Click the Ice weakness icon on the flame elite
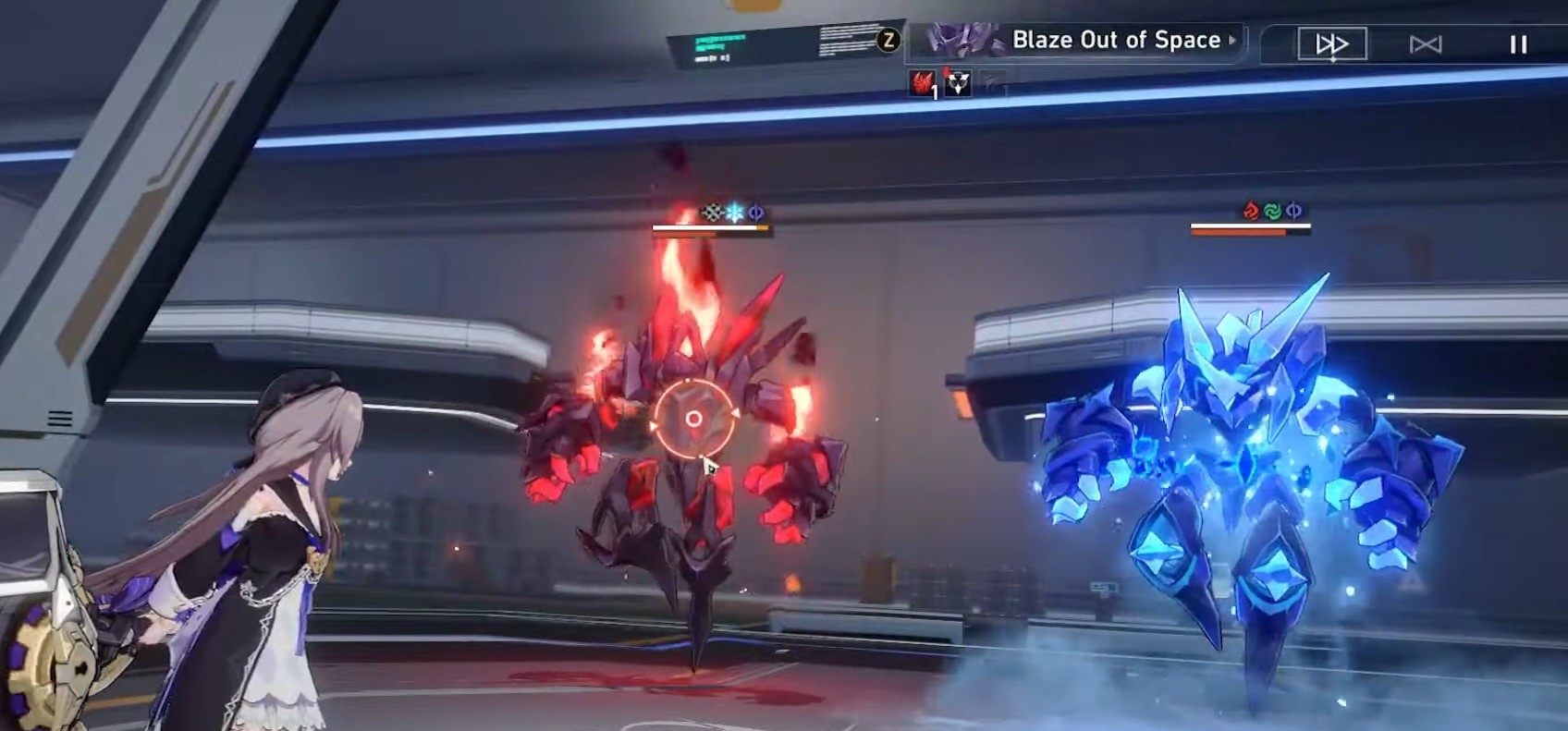Screen dimensions: 1568x731 [x=733, y=212]
